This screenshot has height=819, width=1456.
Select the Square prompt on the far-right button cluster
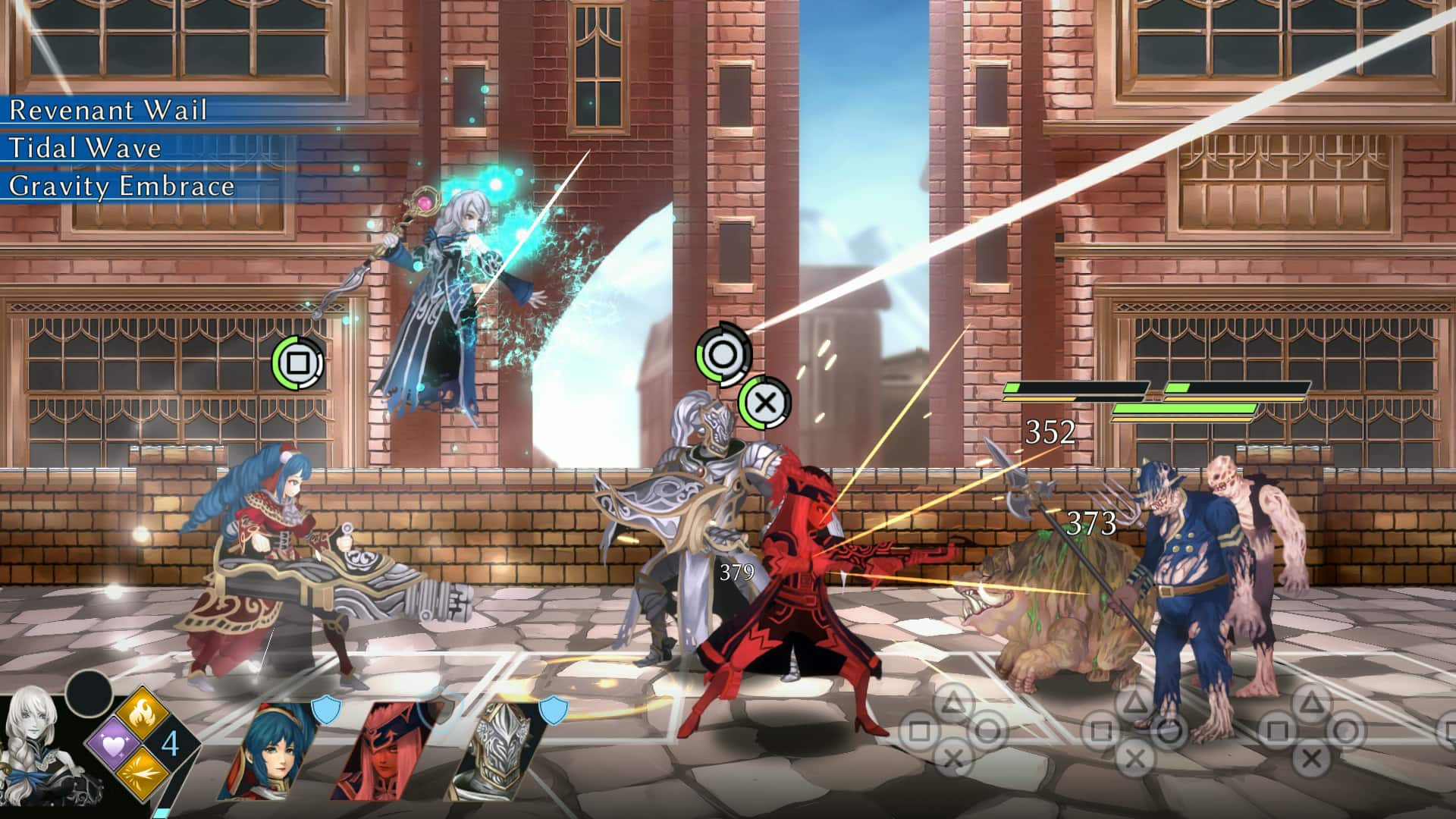1279,731
